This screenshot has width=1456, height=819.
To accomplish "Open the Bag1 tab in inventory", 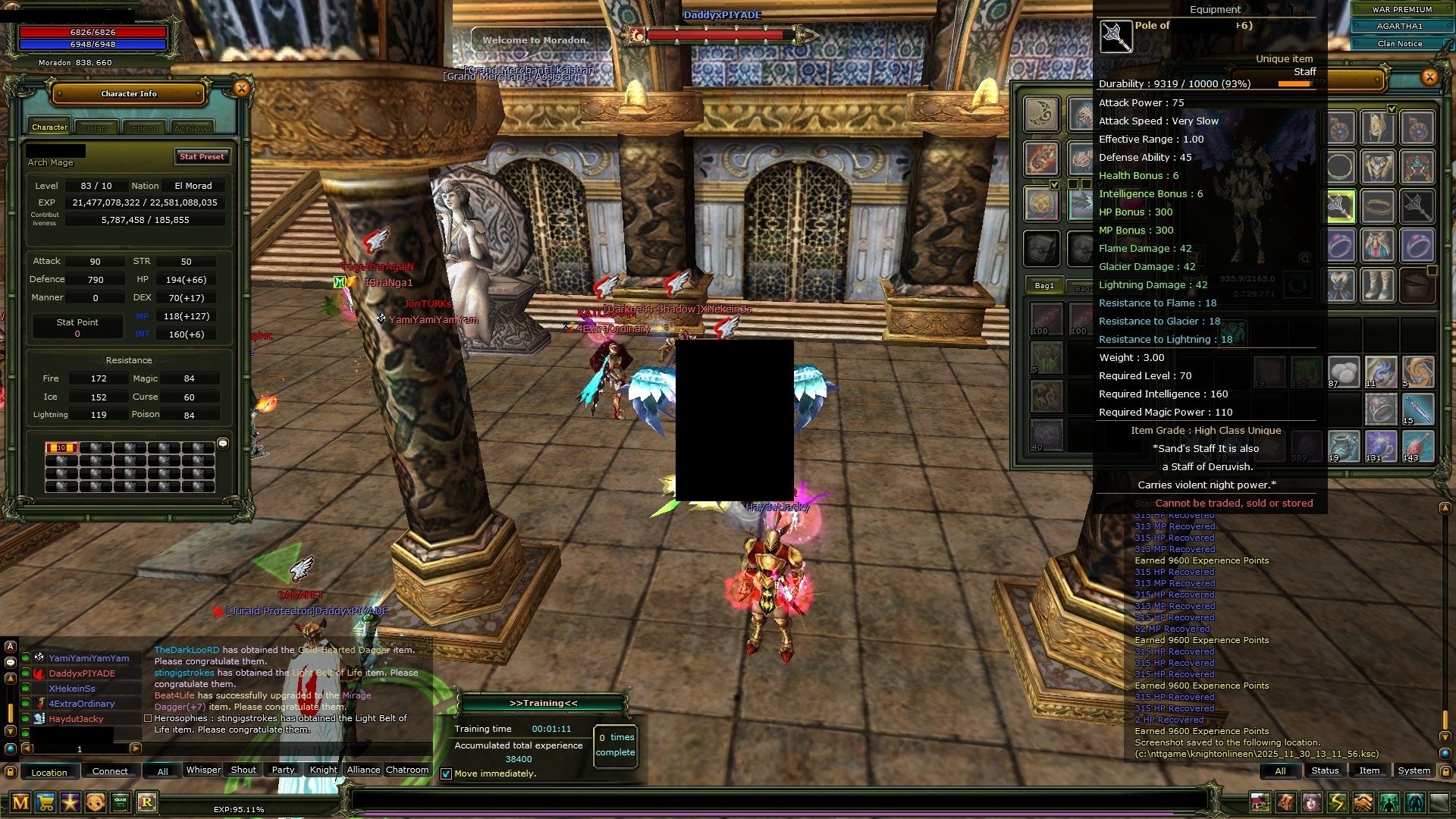I will click(x=1044, y=286).
